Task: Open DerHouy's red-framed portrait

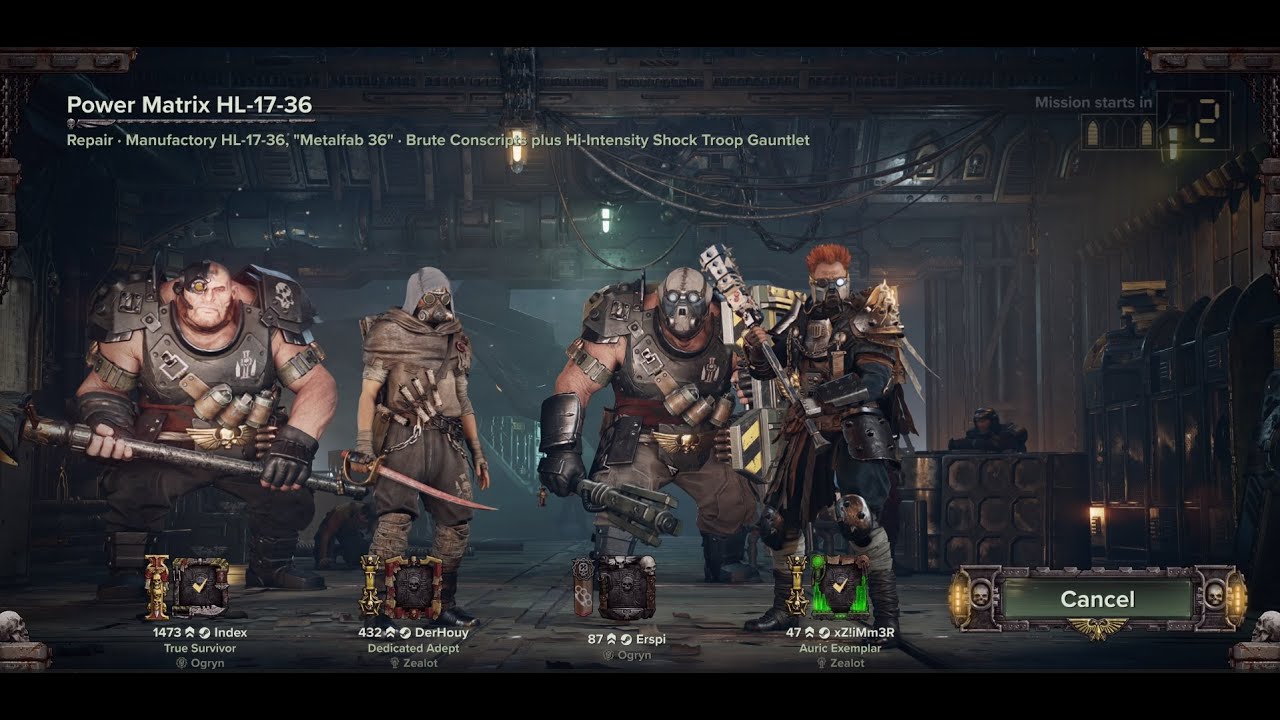Action: [413, 588]
